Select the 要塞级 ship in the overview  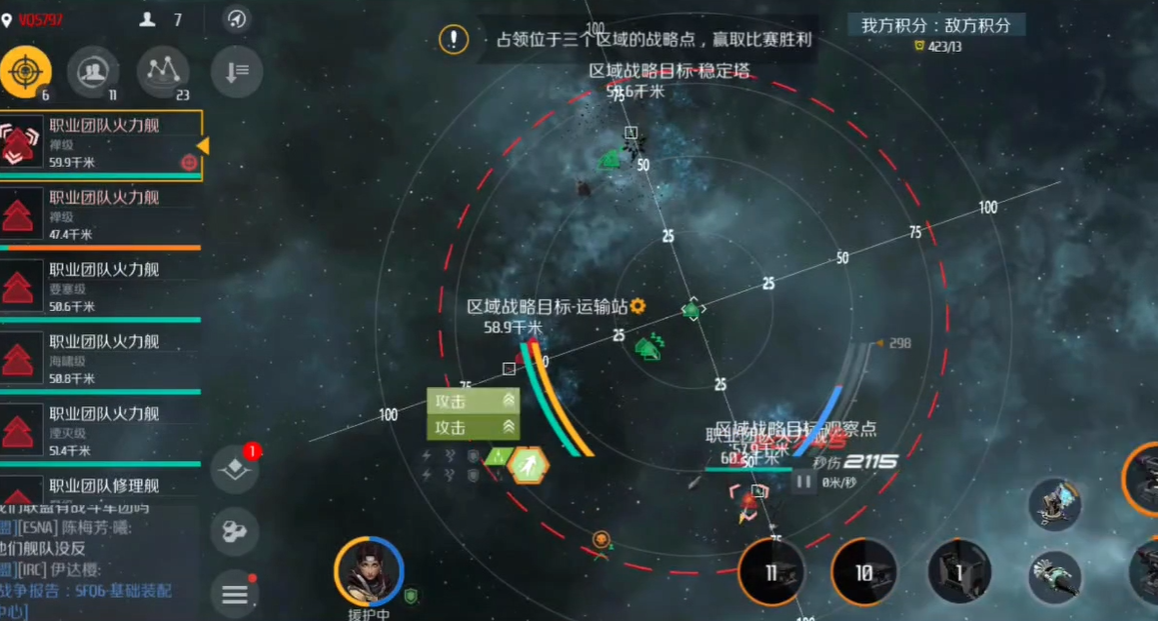click(x=100, y=287)
